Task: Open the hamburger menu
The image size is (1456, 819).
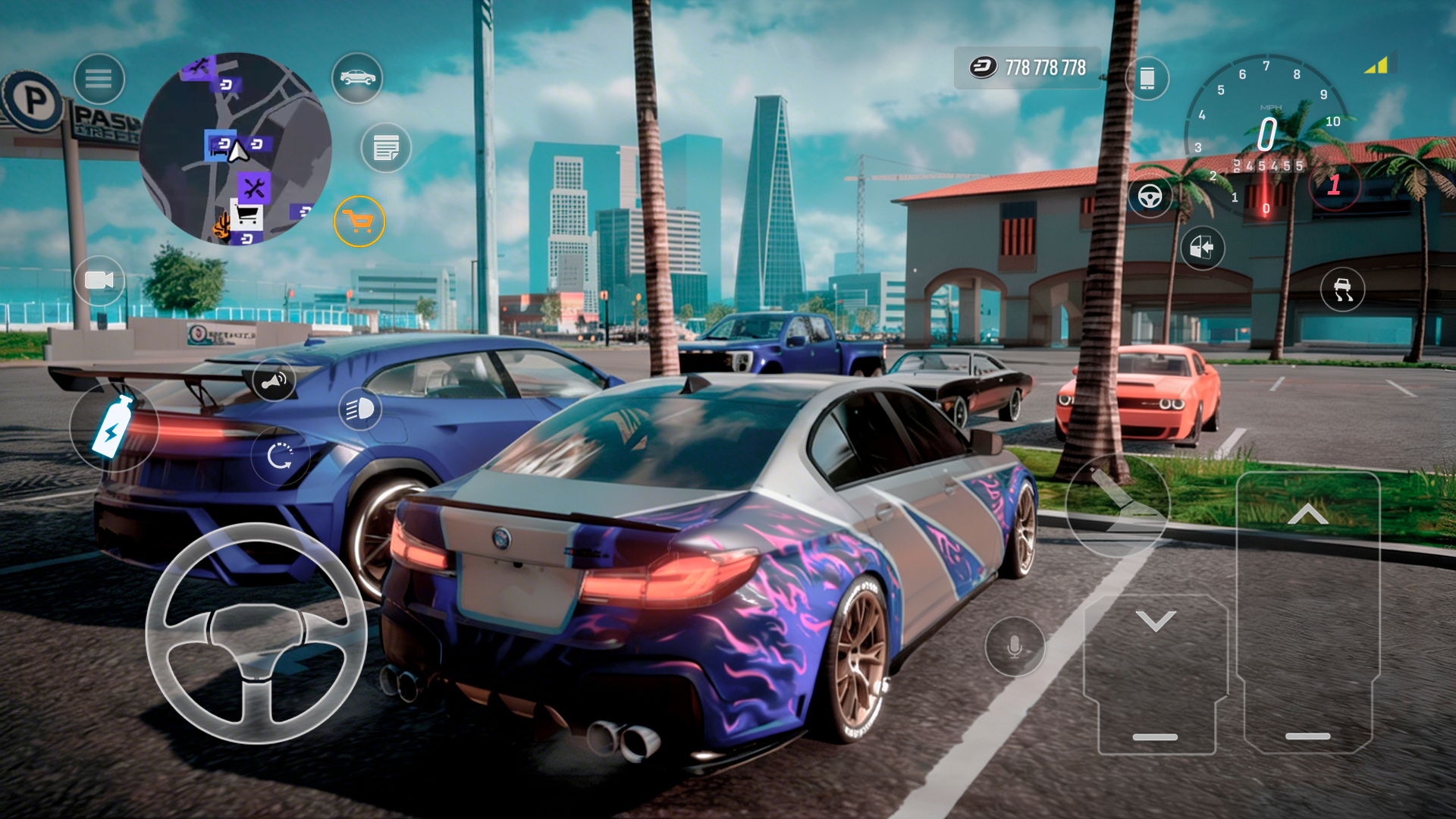Action: 99,79
